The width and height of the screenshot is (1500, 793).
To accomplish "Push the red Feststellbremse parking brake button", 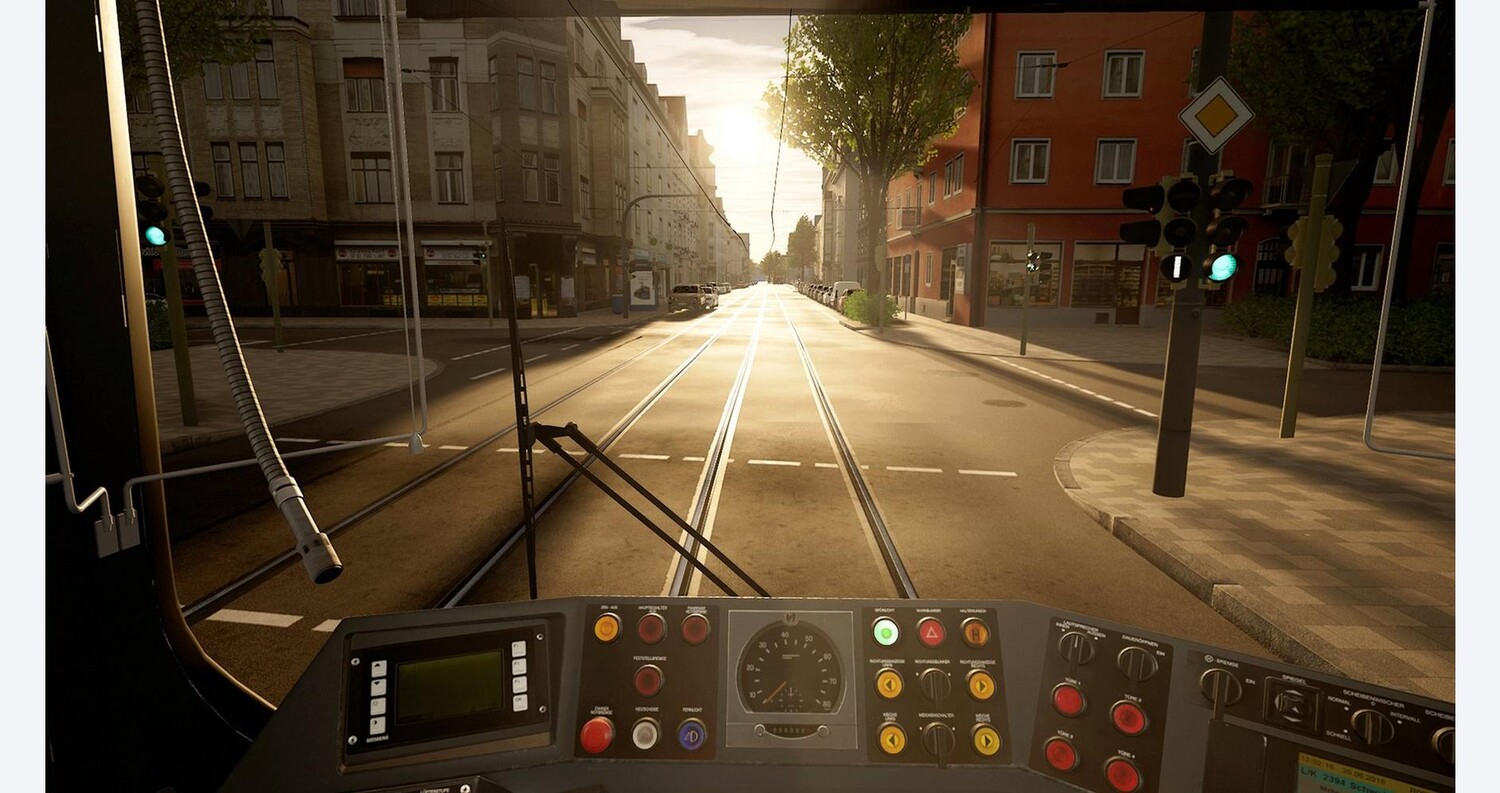I will tap(648, 680).
